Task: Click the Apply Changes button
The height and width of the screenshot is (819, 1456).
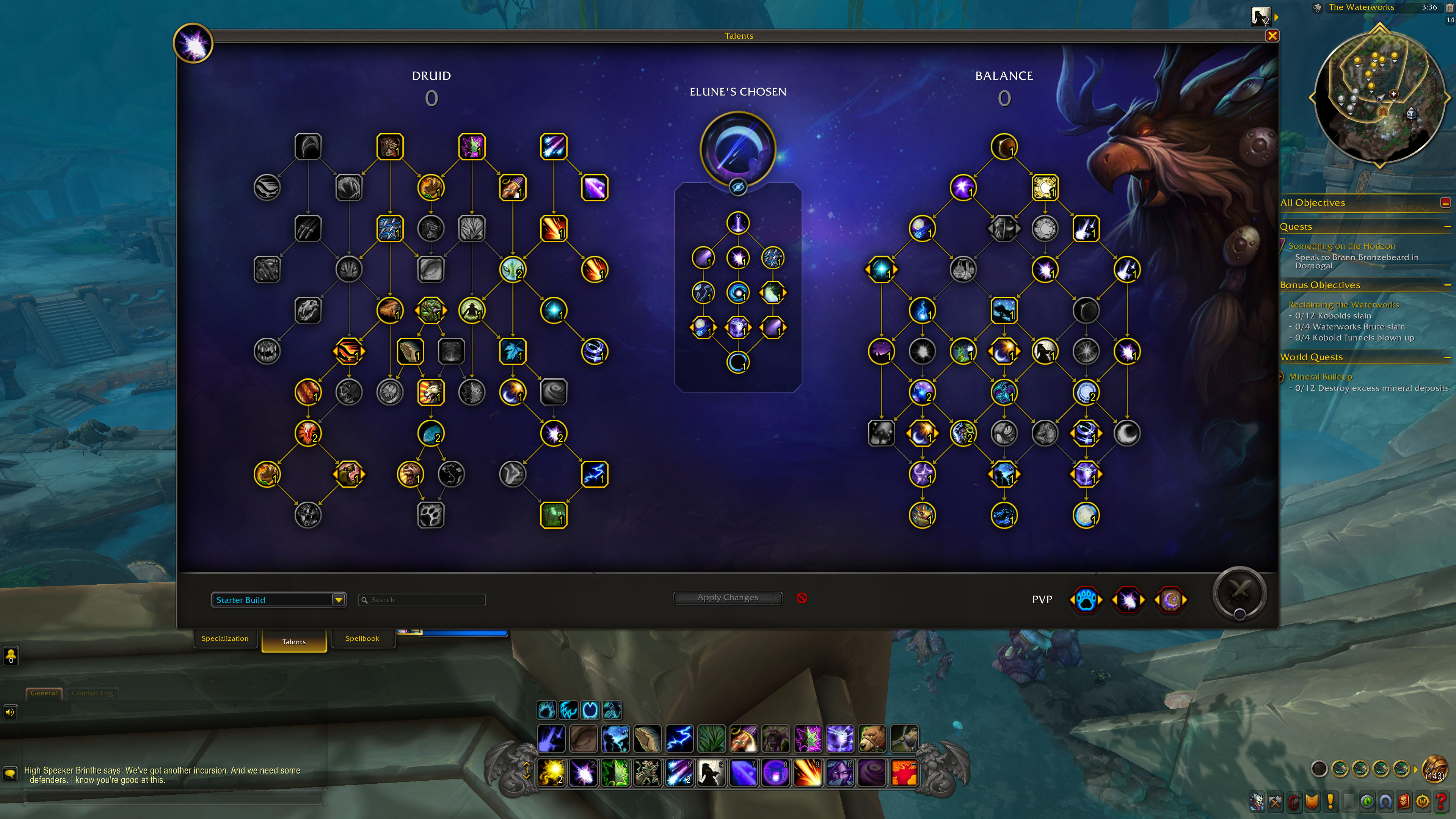Action: pyautogui.click(x=728, y=598)
